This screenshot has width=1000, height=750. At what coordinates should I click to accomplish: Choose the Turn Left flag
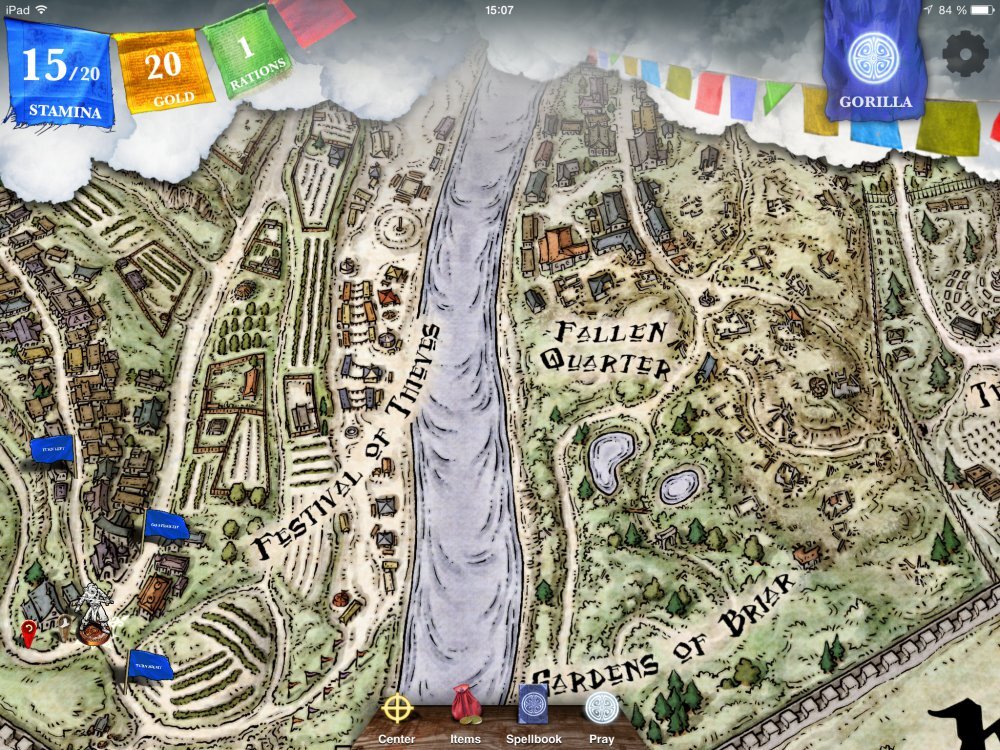[x=52, y=449]
